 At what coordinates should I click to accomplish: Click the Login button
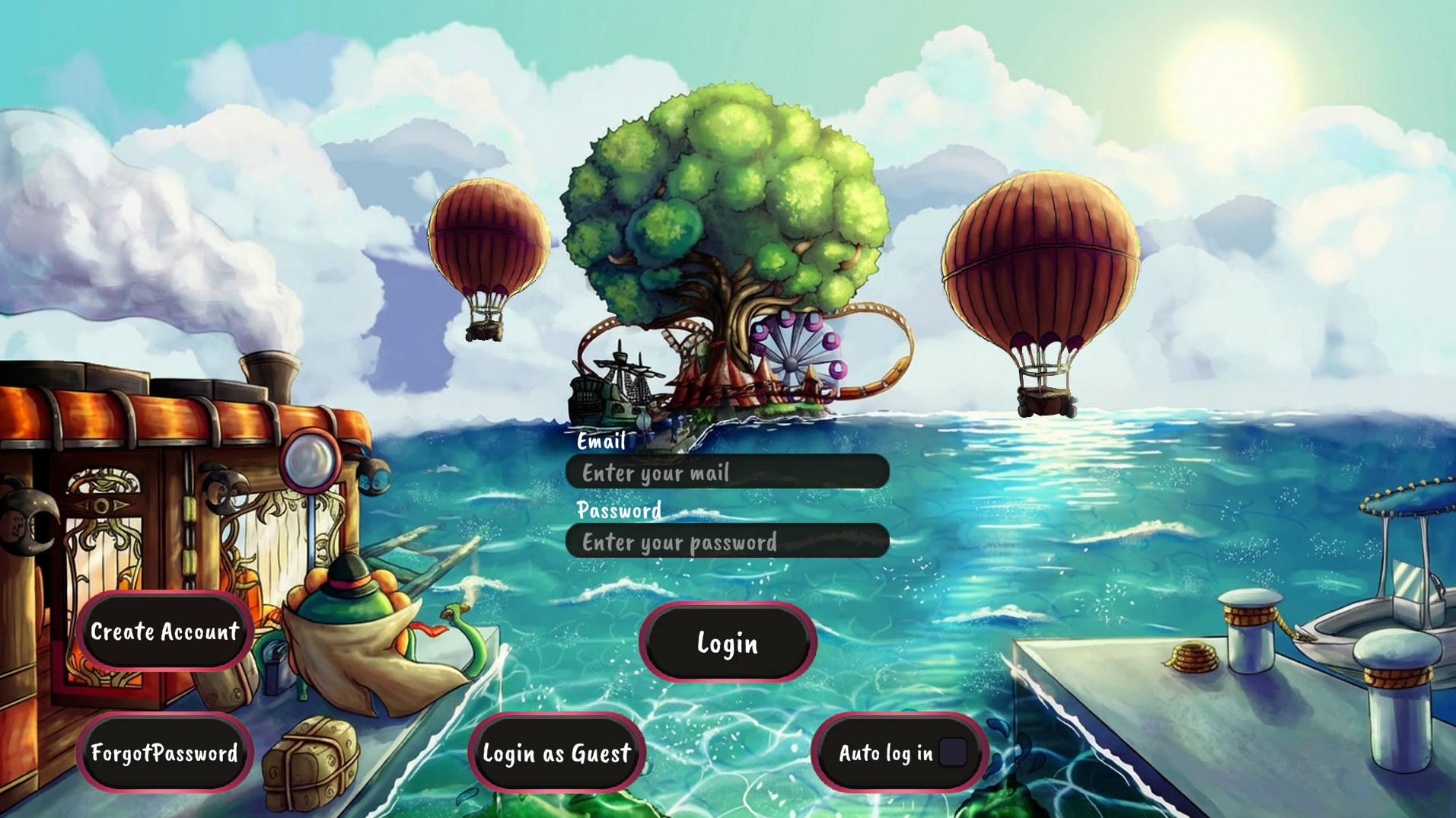(x=727, y=643)
